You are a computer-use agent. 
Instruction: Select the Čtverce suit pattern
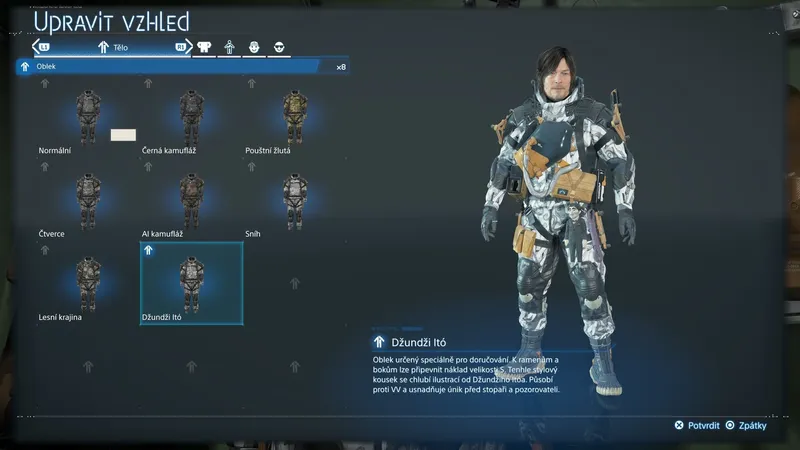coord(88,202)
